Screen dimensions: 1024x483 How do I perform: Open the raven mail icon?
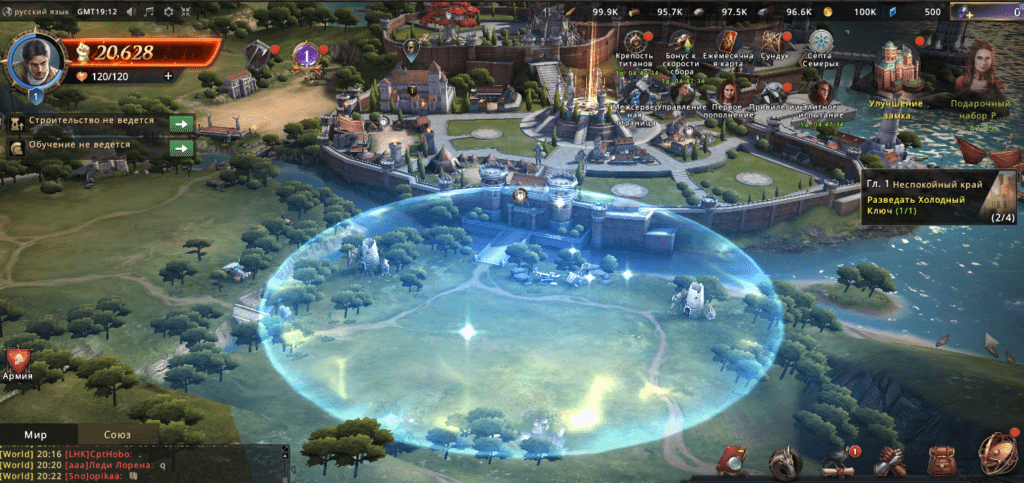836,462
